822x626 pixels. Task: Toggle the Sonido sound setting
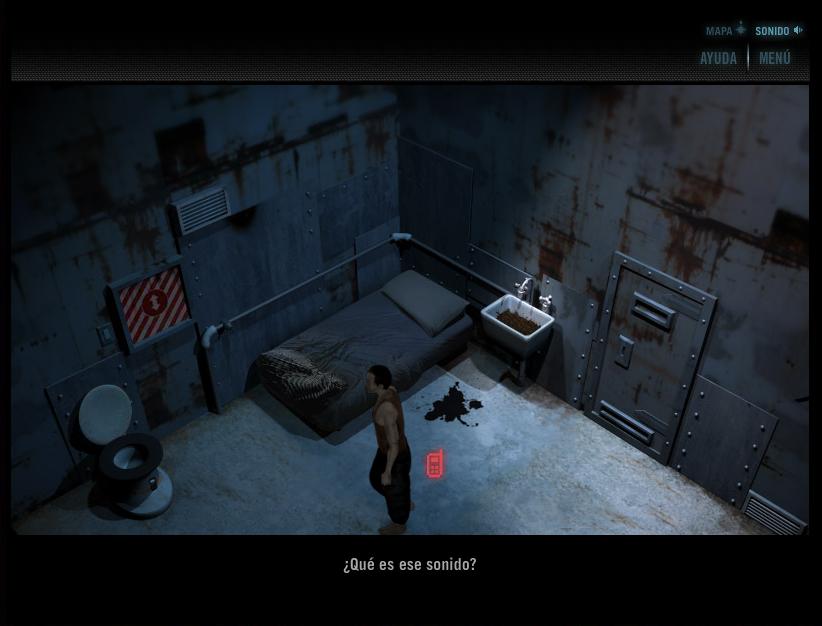(778, 31)
